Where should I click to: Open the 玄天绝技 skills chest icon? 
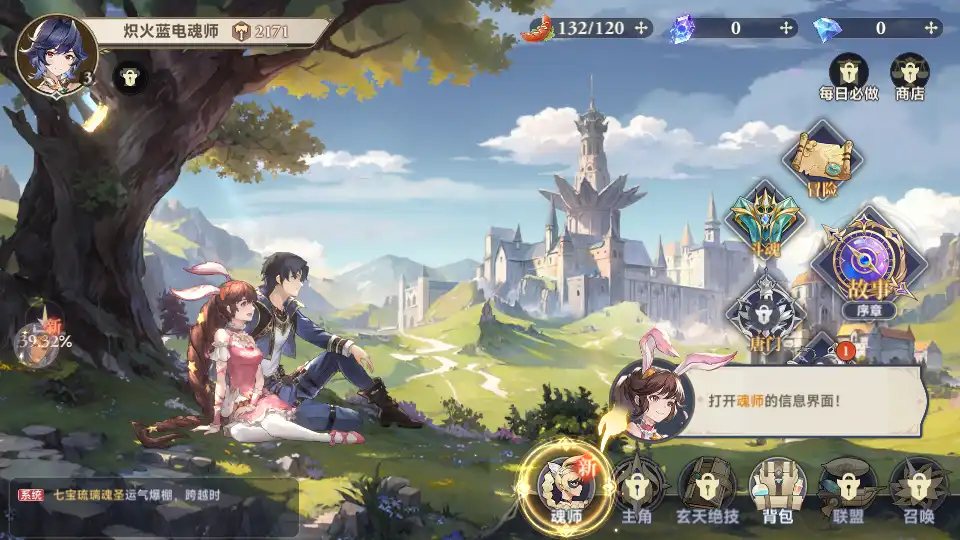[708, 487]
